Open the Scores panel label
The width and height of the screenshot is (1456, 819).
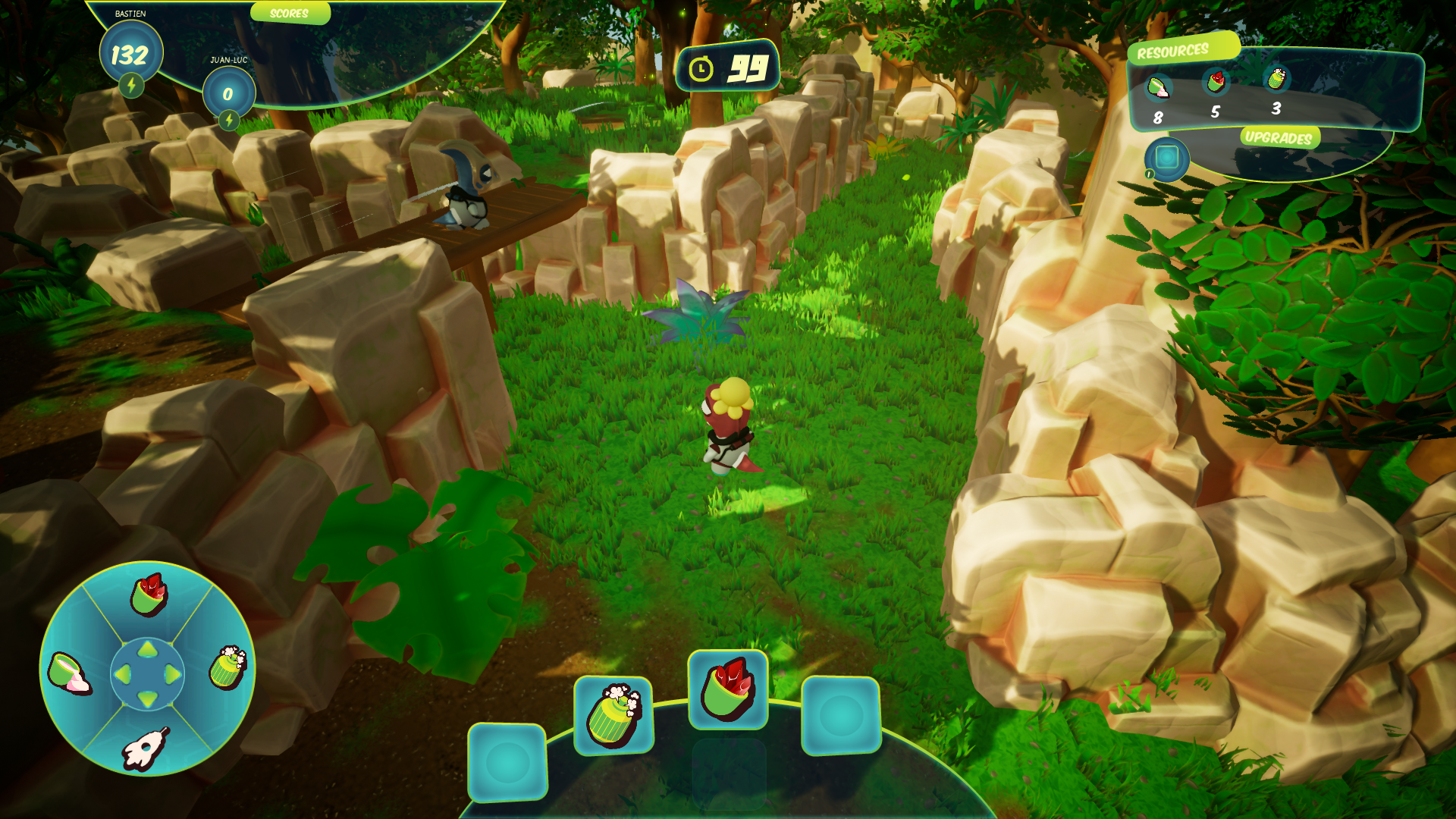[289, 14]
